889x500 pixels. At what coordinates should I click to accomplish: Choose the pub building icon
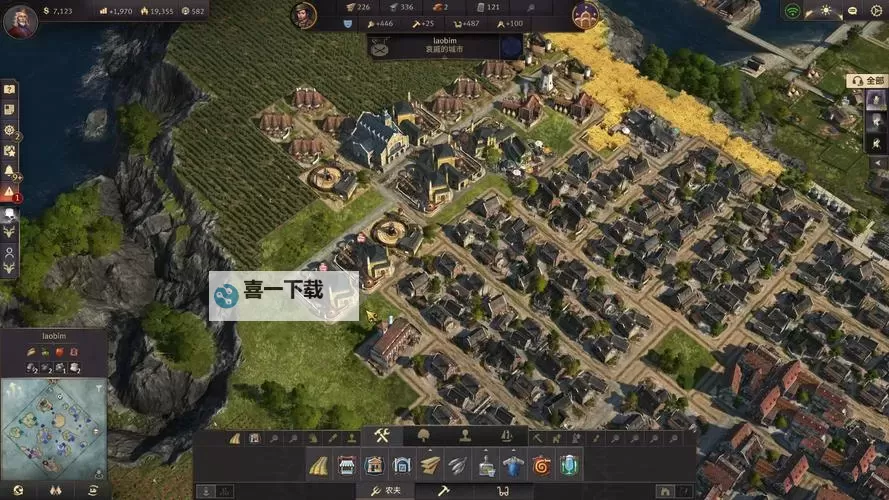pyautogui.click(x=570, y=465)
